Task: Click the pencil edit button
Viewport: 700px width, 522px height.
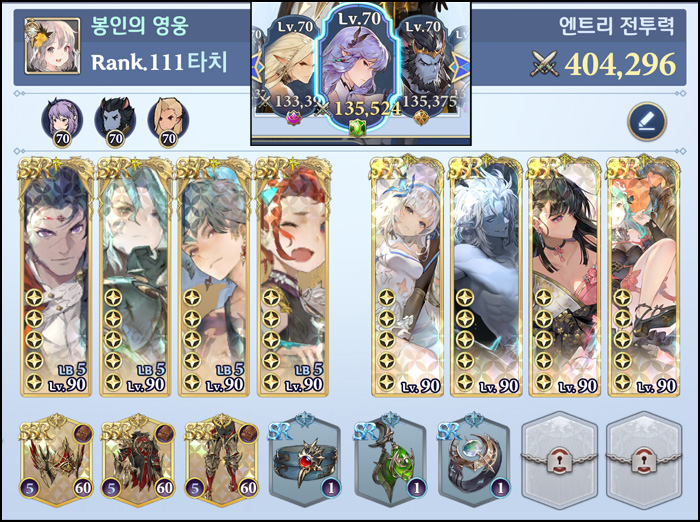Action: (646, 122)
